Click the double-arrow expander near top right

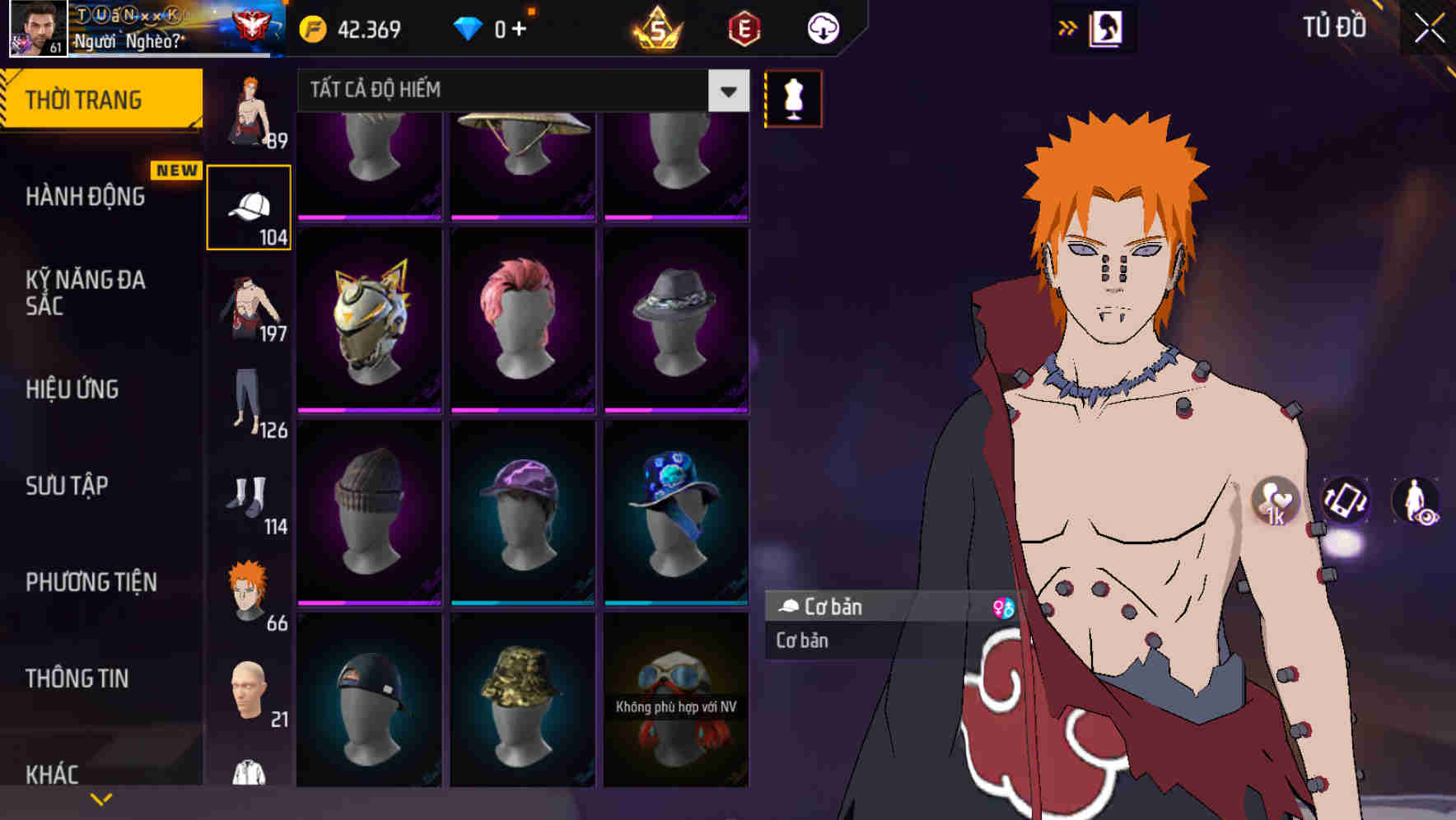[1068, 27]
